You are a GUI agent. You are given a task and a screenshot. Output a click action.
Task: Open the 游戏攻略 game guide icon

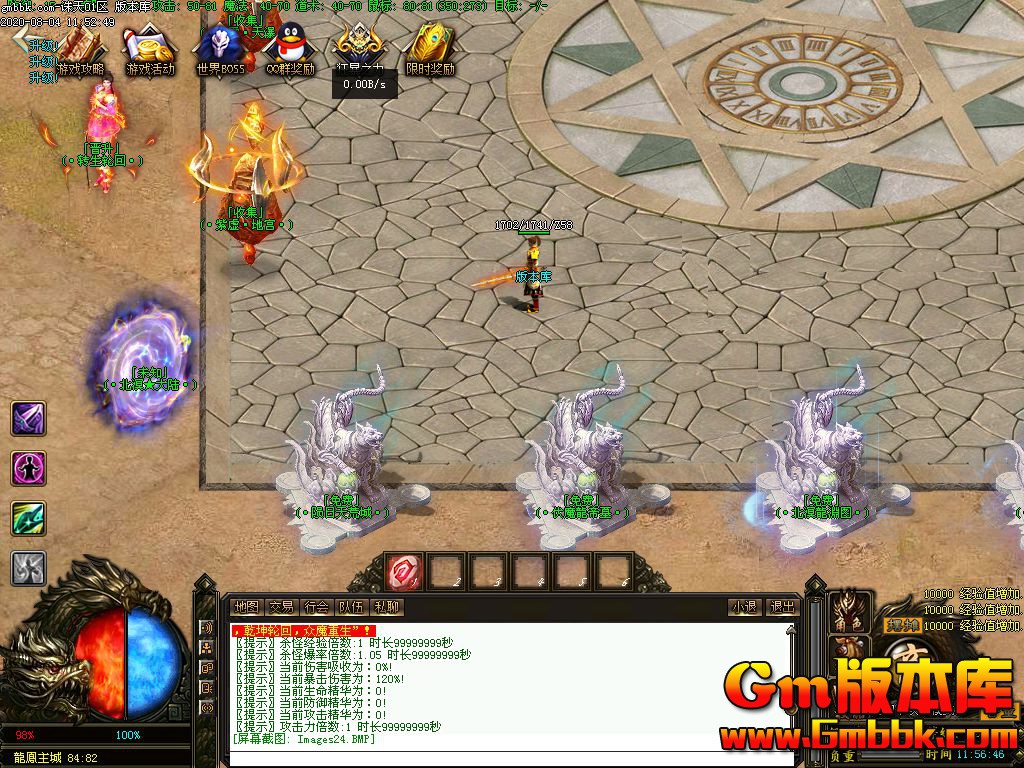tap(81, 49)
